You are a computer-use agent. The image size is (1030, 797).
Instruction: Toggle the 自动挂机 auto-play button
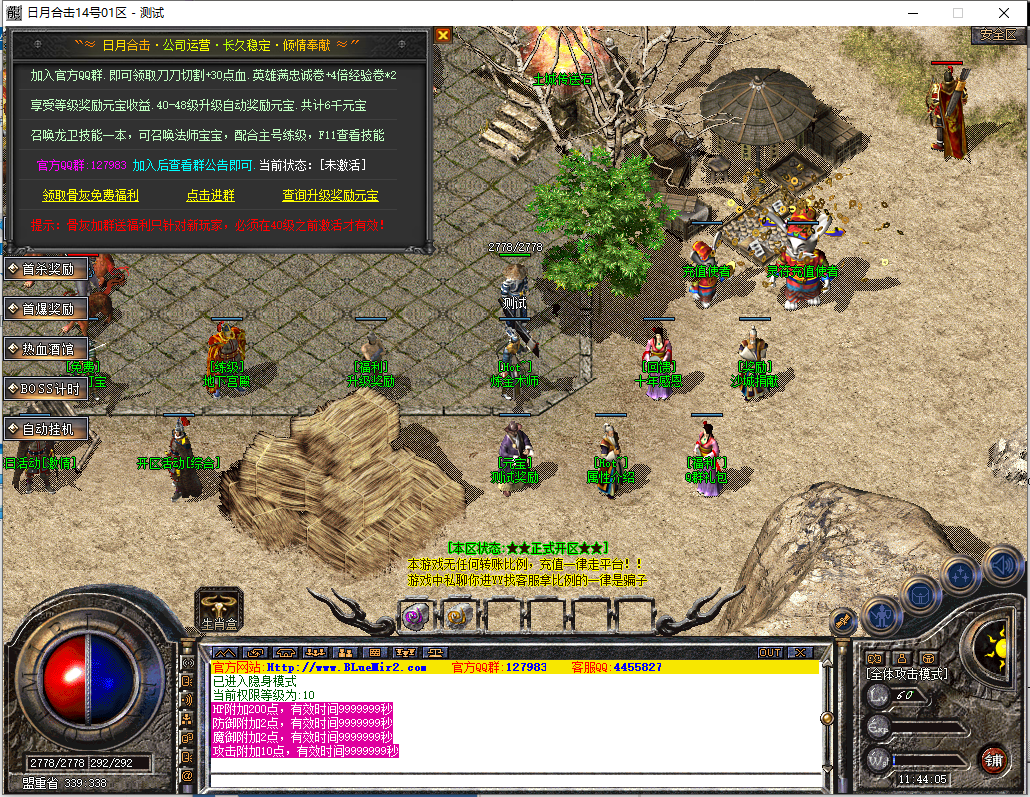pos(46,429)
